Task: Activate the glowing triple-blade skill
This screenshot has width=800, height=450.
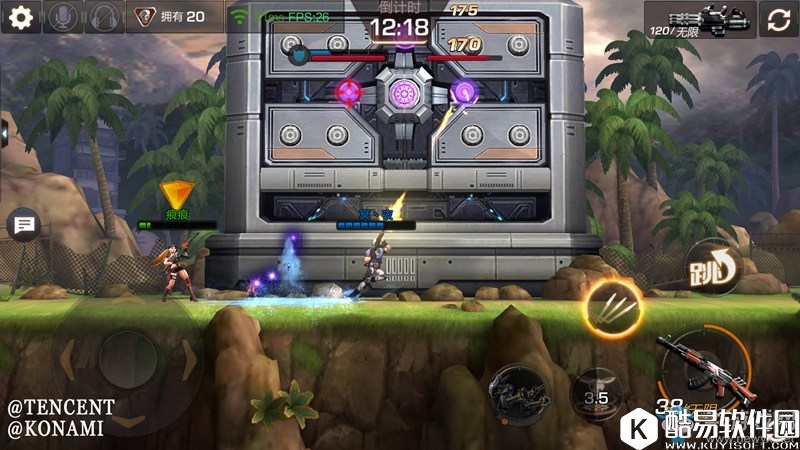Action: [610, 303]
